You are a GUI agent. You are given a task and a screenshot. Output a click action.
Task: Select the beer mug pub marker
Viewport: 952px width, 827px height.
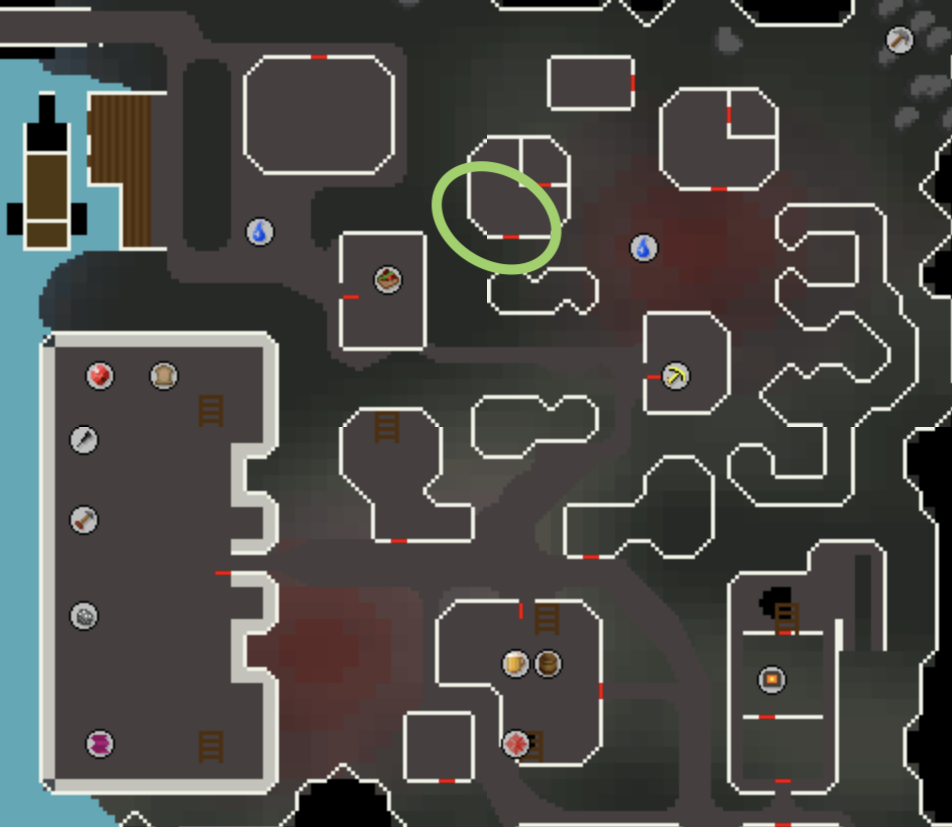pyautogui.click(x=515, y=664)
